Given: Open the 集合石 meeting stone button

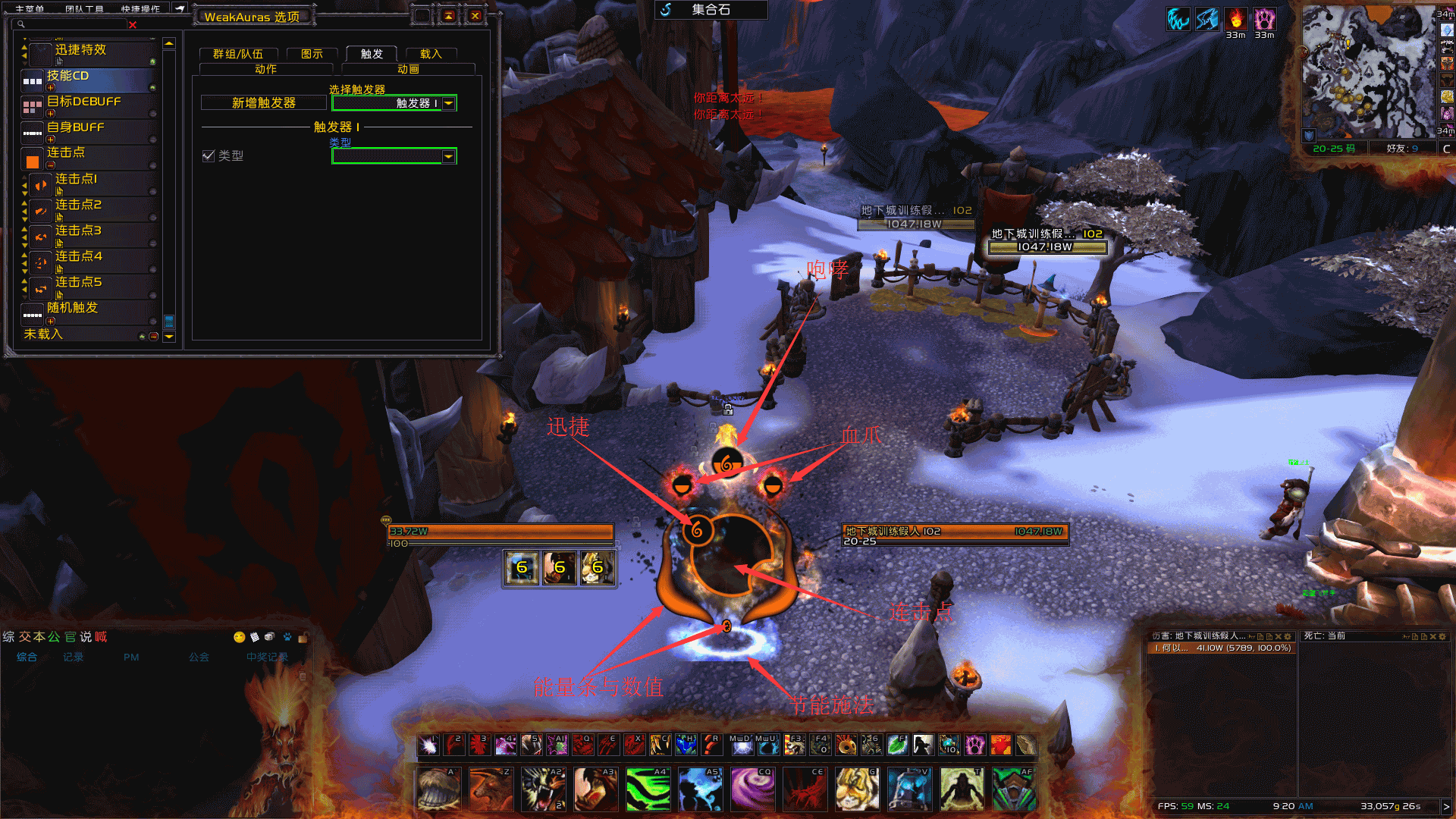Looking at the screenshot, I should tap(711, 10).
